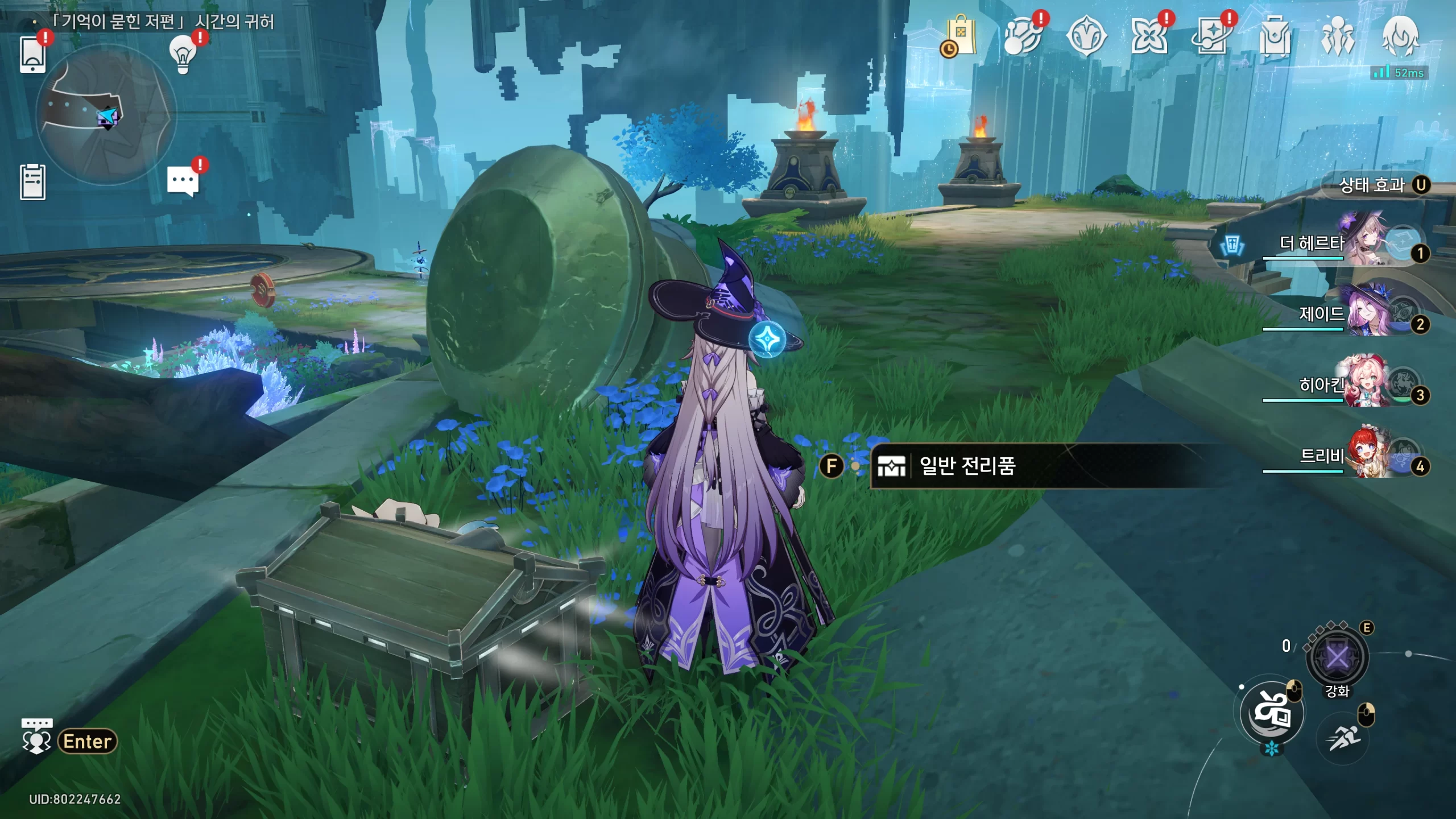This screenshot has width=1456, height=819.
Task: Open the phone menu icon
Action: coord(32,55)
